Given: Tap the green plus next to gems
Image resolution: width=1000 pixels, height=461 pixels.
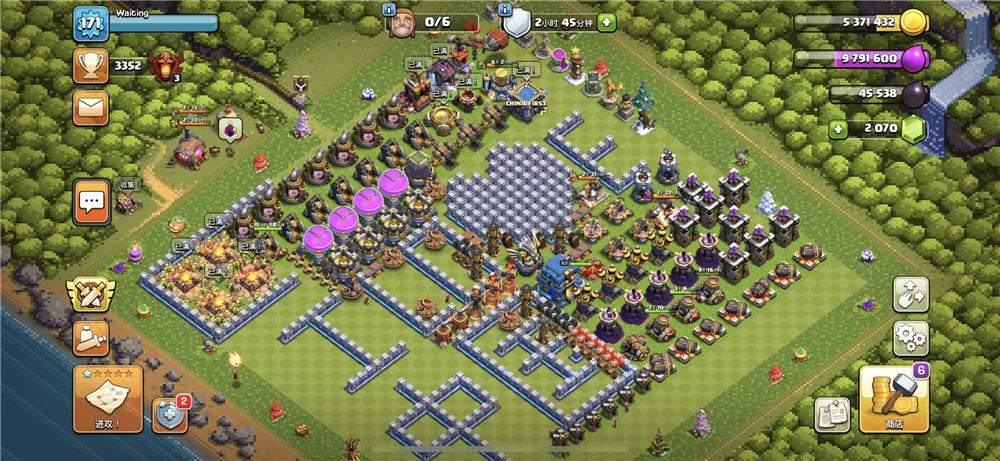Looking at the screenshot, I should click(838, 129).
